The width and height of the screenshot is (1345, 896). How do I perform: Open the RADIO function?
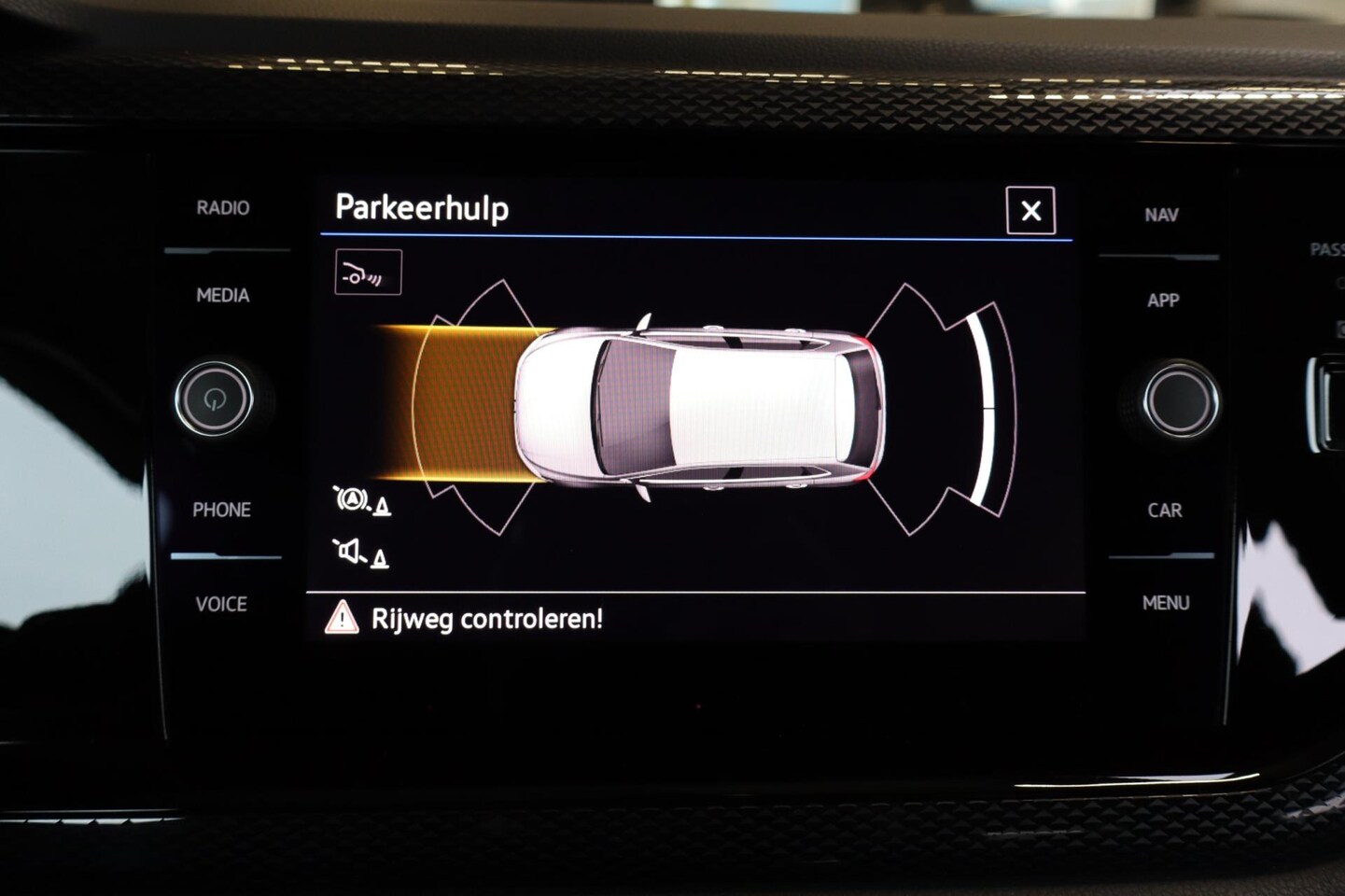pos(222,208)
